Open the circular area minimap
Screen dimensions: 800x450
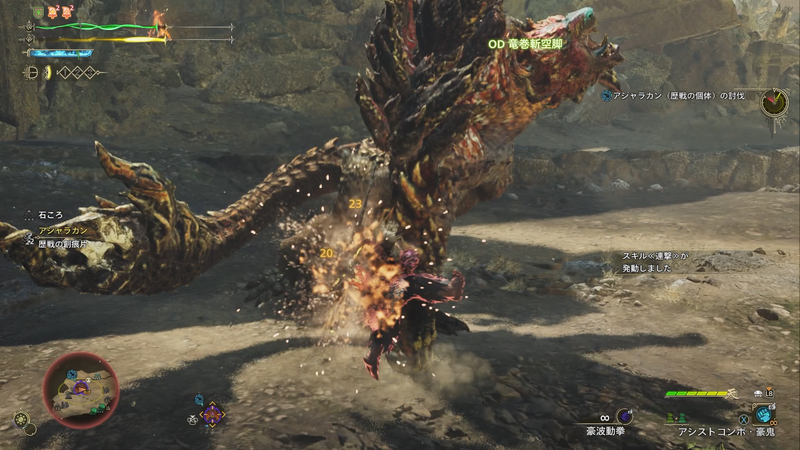pyautogui.click(x=80, y=390)
